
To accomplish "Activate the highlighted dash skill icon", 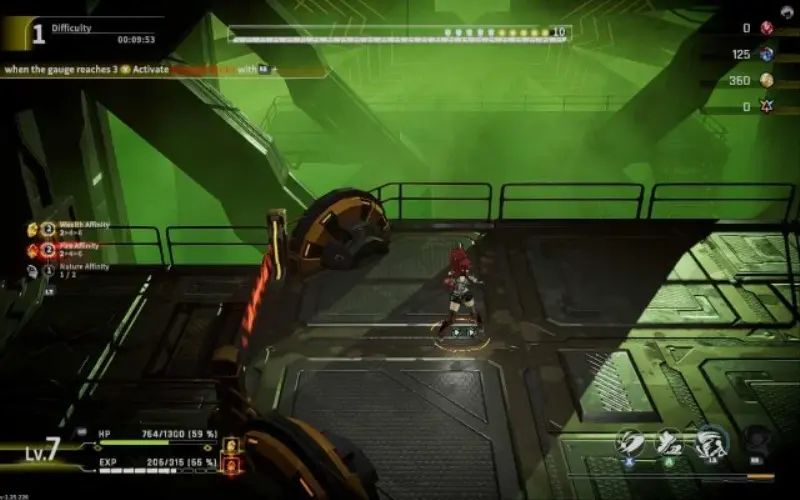I will pos(711,441).
